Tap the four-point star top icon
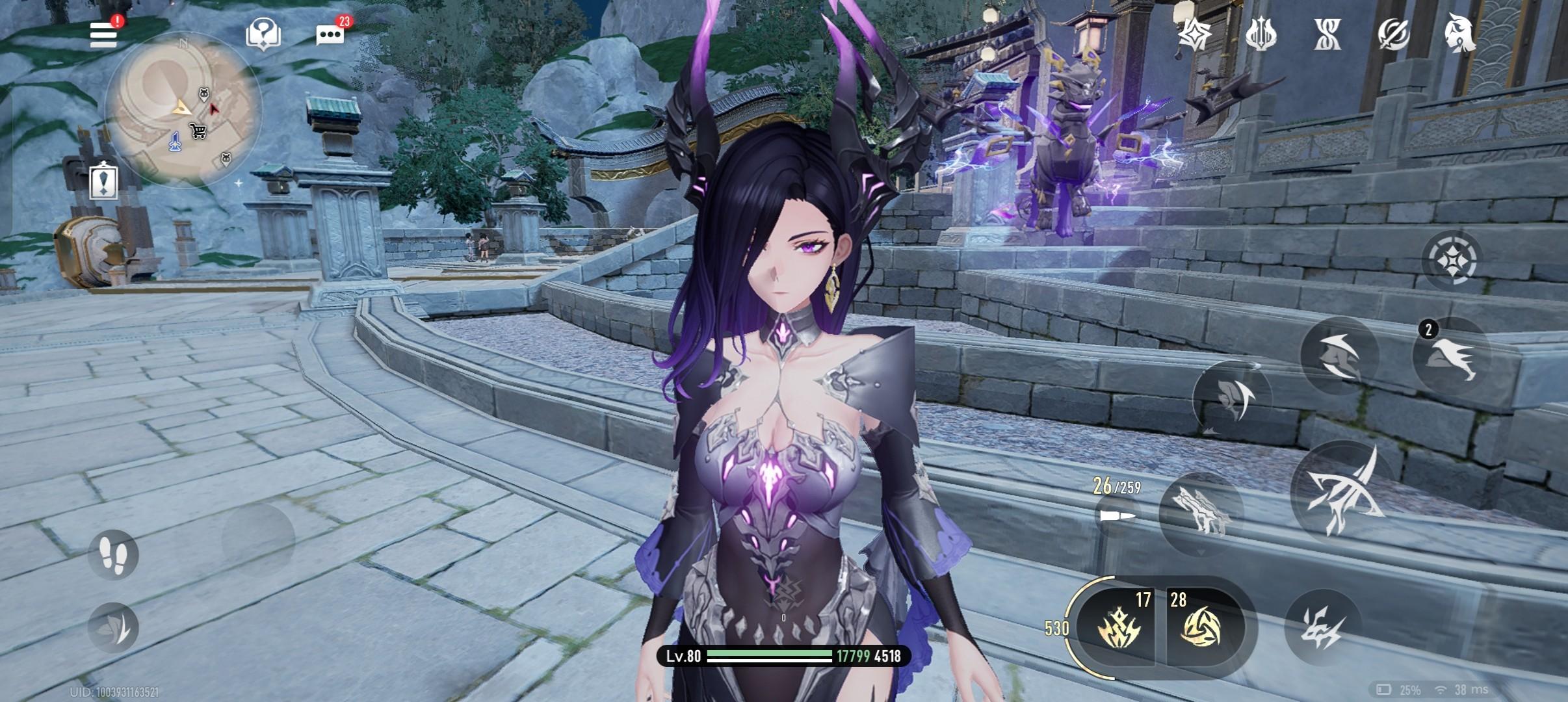The width and height of the screenshot is (1568, 702). [1195, 33]
